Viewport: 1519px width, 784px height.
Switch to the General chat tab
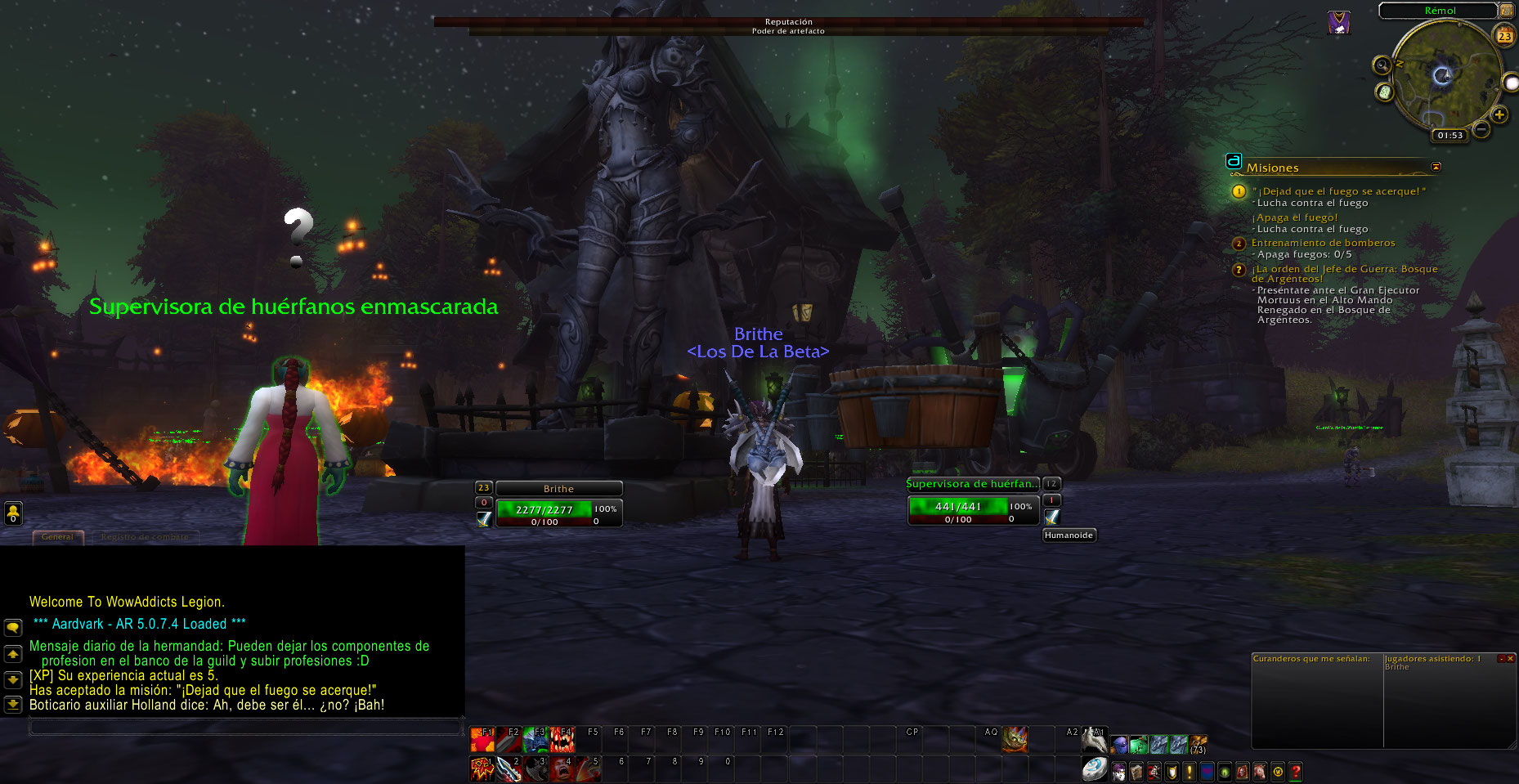pos(57,537)
